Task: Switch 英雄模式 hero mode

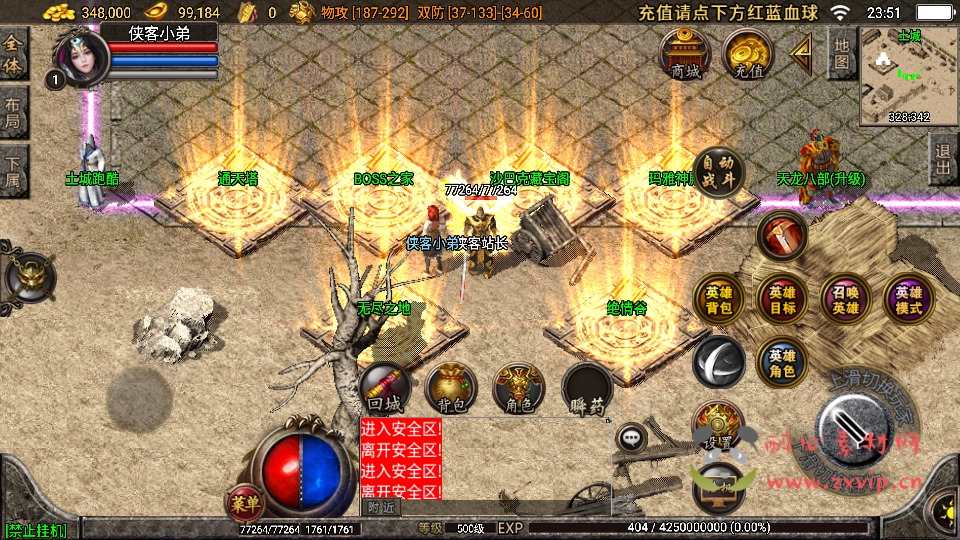Action: point(908,299)
